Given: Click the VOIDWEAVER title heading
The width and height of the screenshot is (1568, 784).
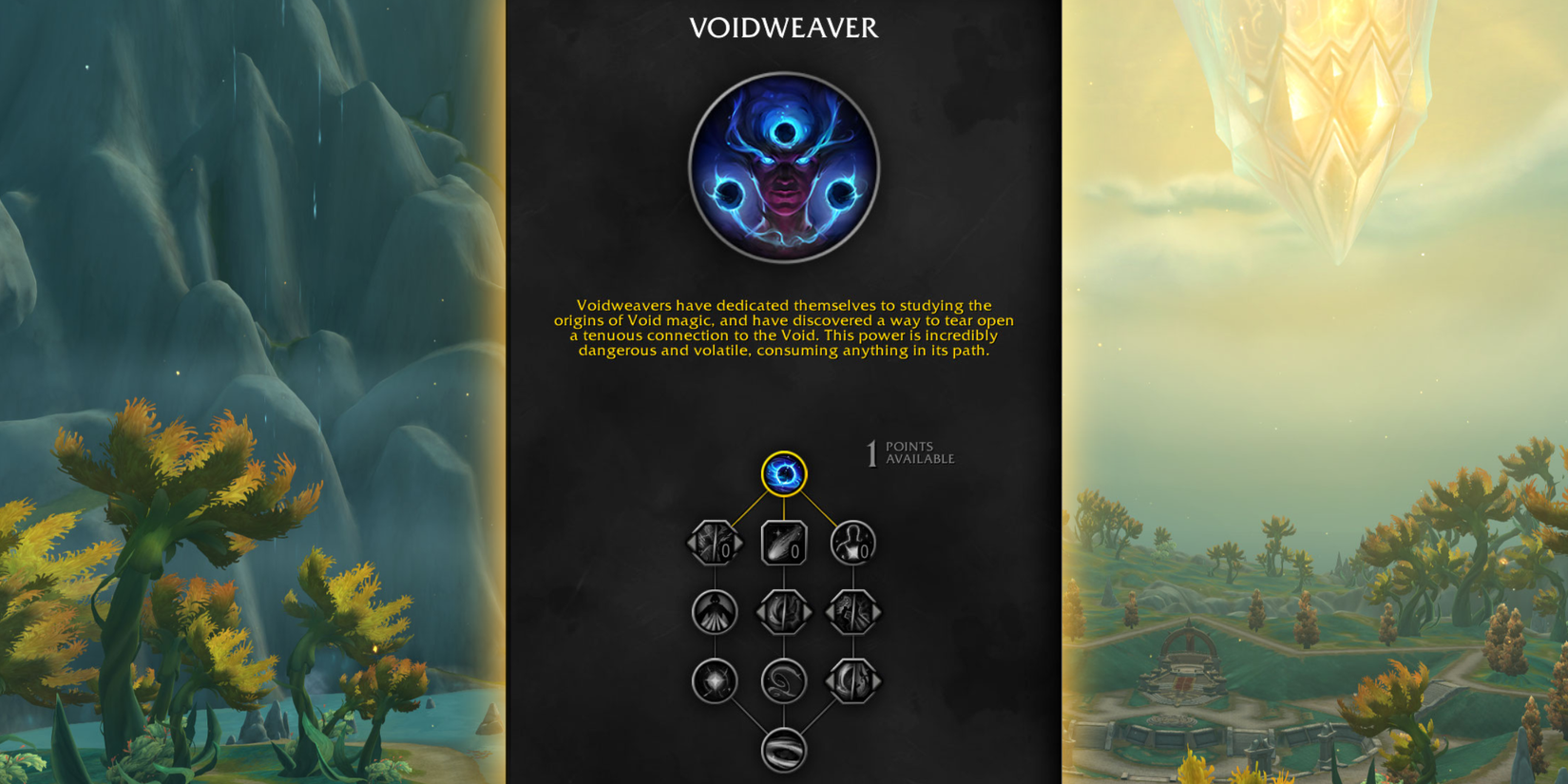Looking at the screenshot, I should [x=783, y=29].
